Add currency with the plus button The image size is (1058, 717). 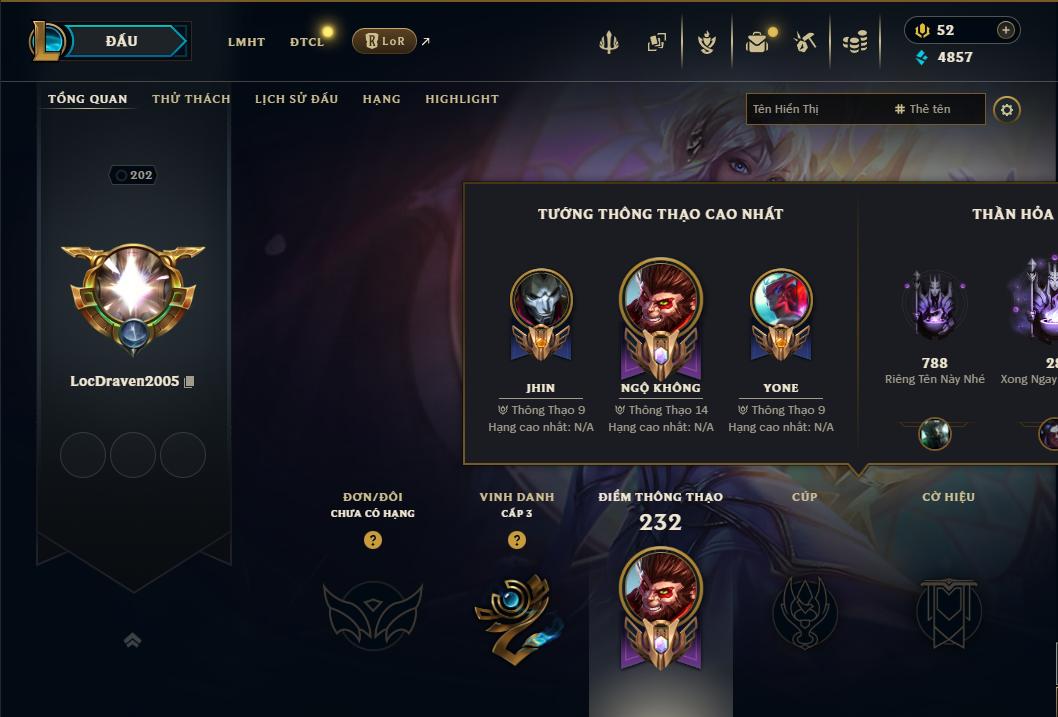[1006, 30]
